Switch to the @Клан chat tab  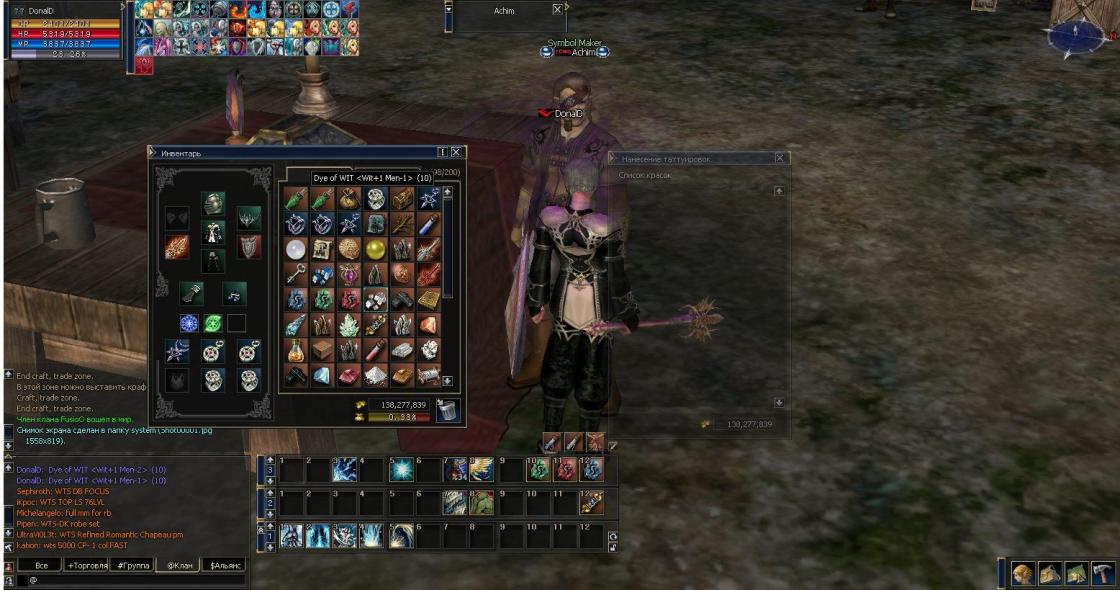(x=180, y=565)
